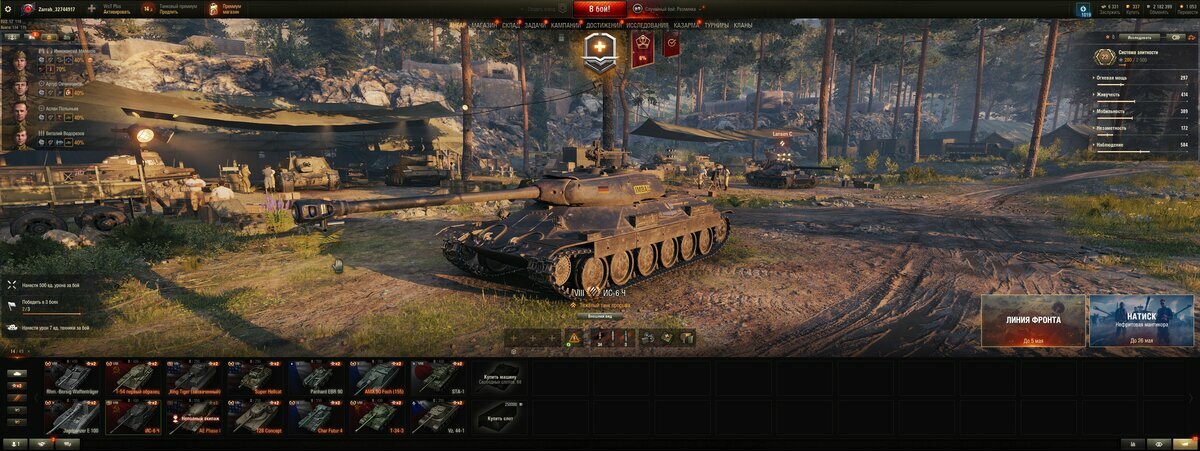Start battle with the red «В бой!» button
Image resolution: width=1200 pixels, height=451 pixels.
[x=600, y=9]
